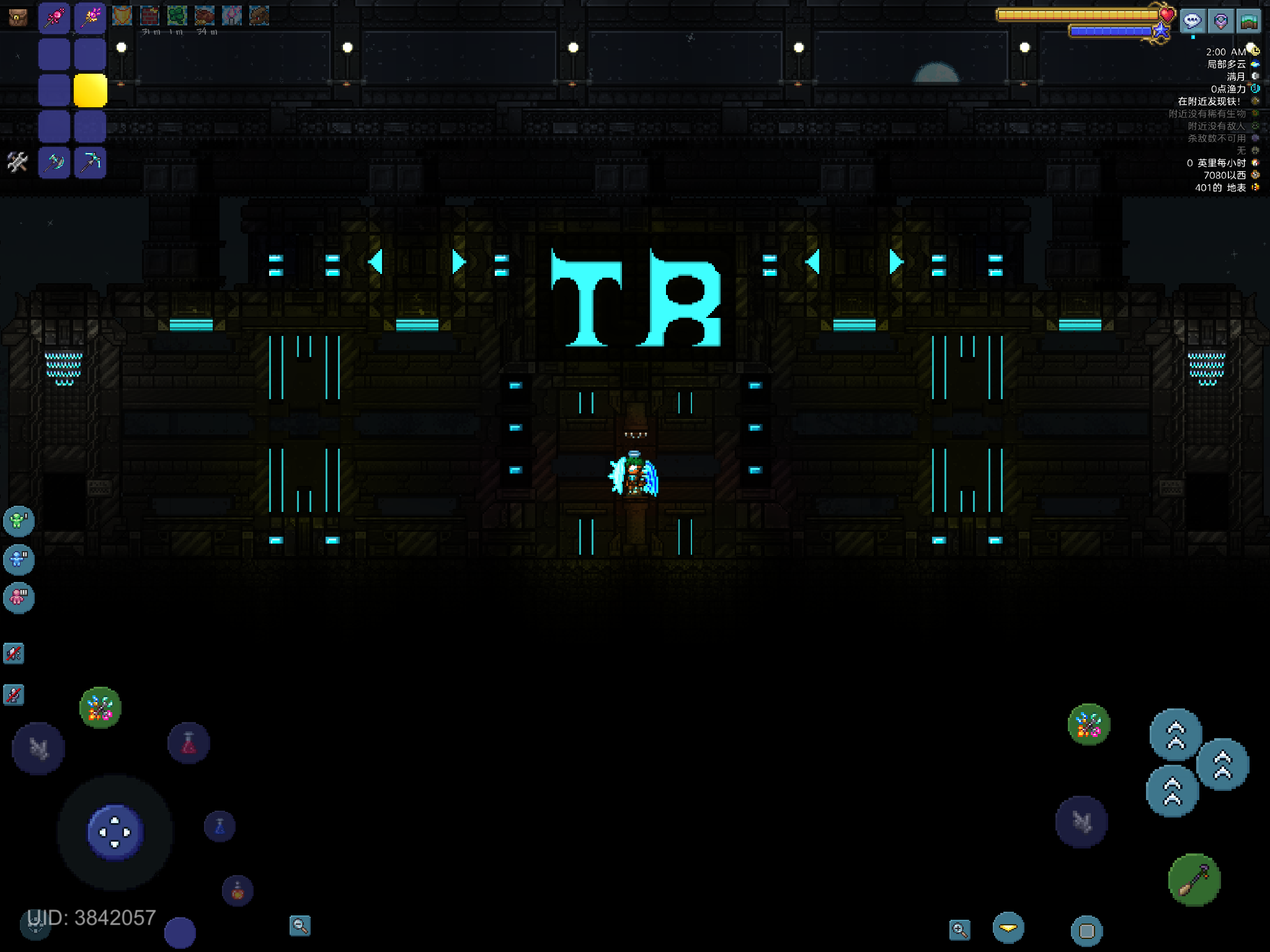1270x952 pixels.
Task: Toggle the green minion slot I
Action: coord(17,521)
